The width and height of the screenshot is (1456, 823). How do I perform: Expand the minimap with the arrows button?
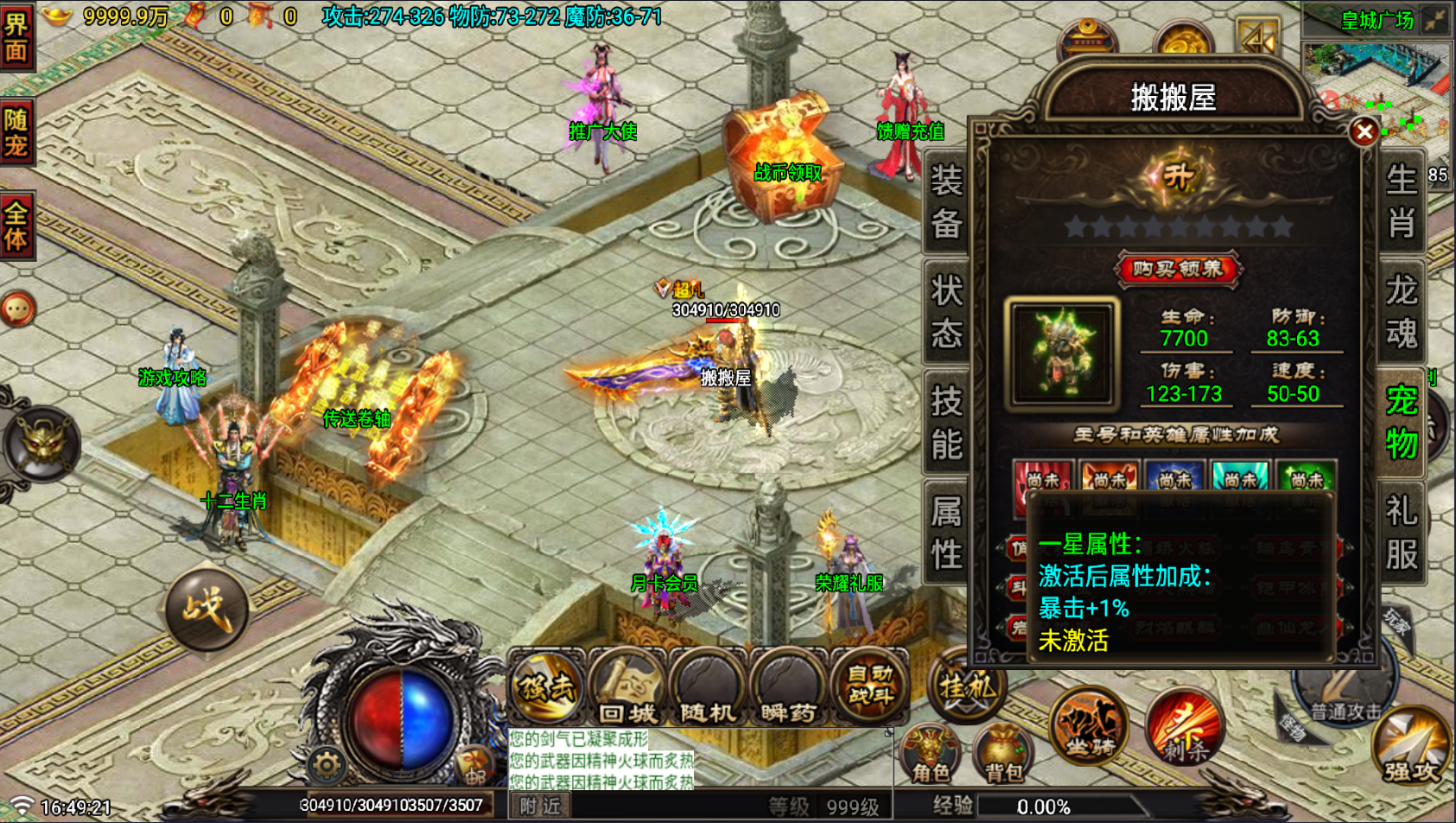1436,17
